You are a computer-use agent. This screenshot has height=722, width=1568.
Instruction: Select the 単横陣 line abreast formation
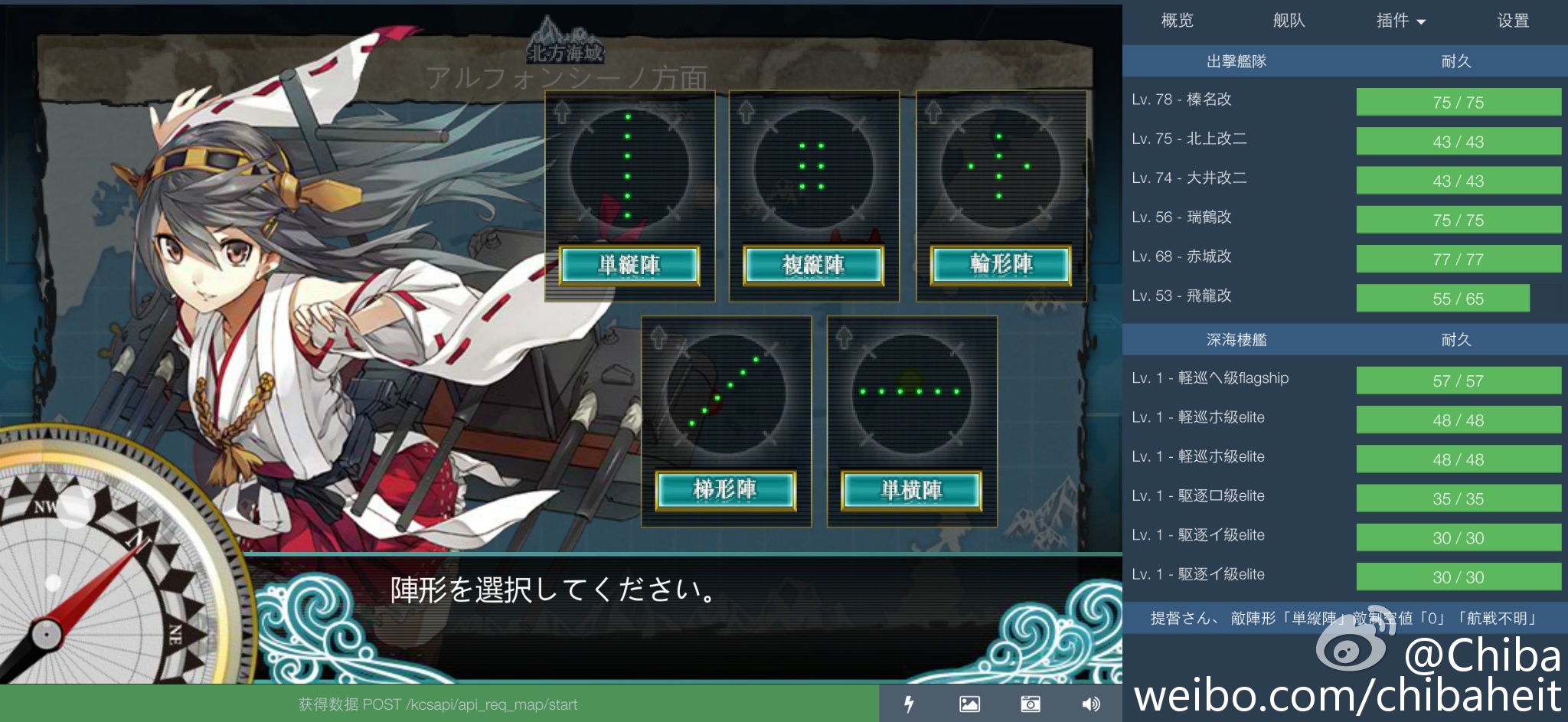click(x=911, y=490)
